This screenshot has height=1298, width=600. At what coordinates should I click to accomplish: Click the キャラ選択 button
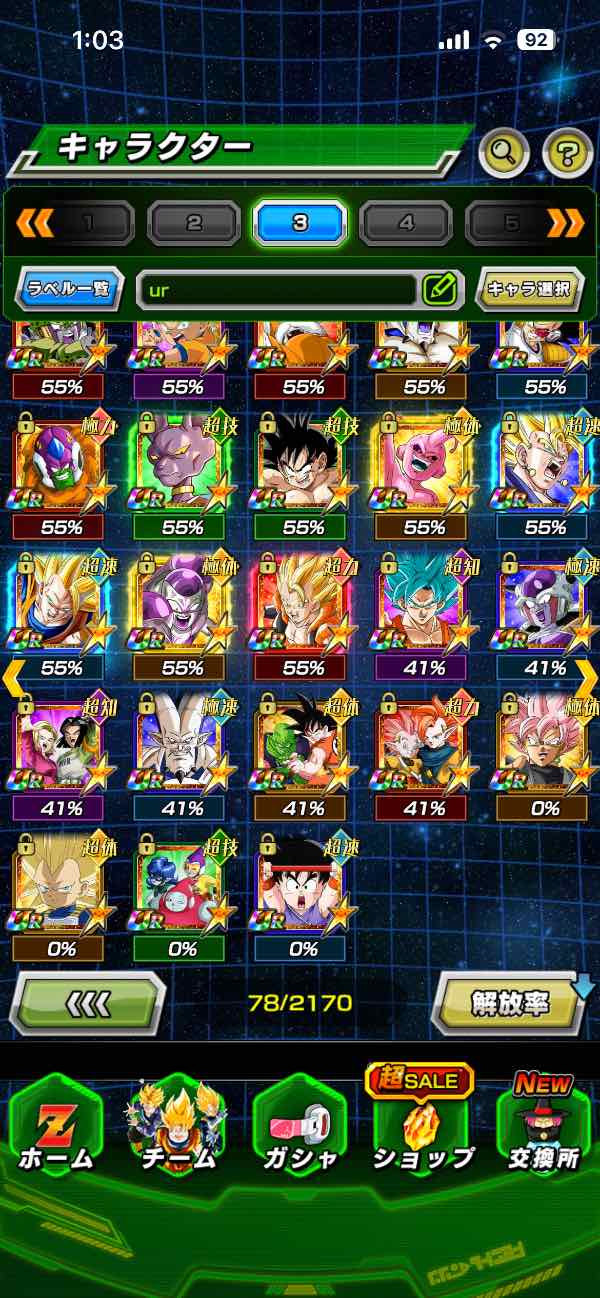pyautogui.click(x=528, y=290)
